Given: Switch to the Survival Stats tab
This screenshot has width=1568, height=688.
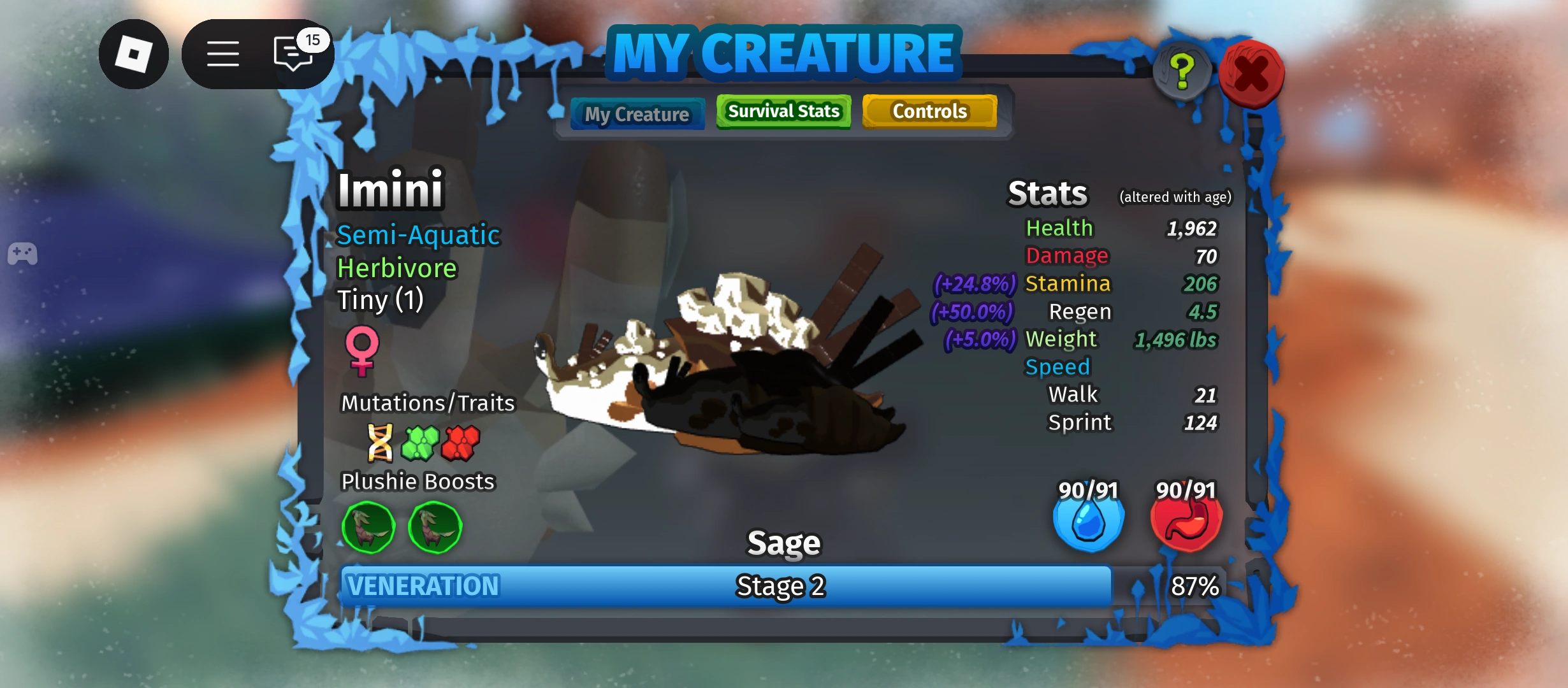Looking at the screenshot, I should coord(783,111).
